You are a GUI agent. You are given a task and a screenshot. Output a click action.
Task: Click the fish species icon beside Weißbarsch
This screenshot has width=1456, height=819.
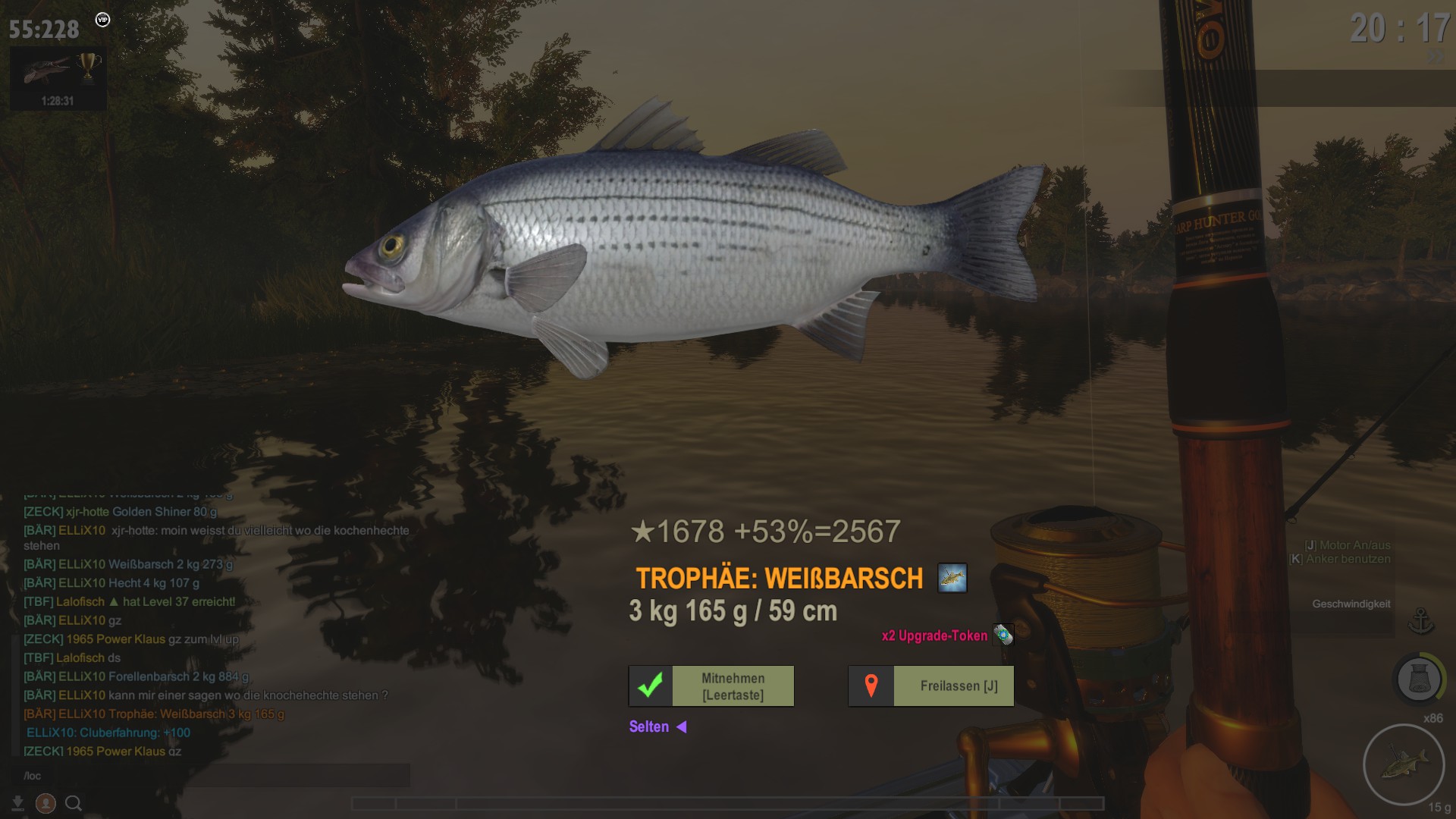coord(952,578)
